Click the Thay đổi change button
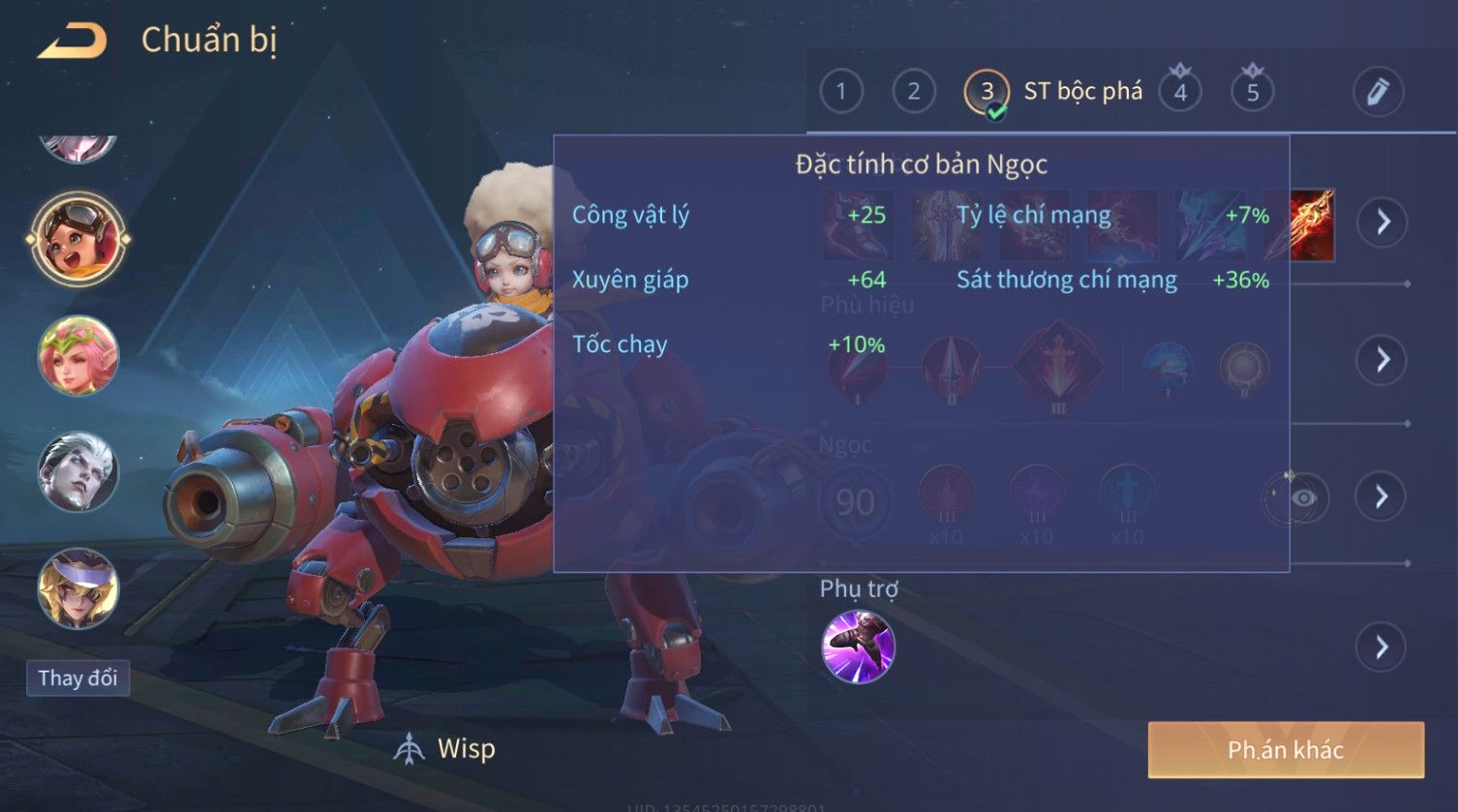The image size is (1458, 812). (x=77, y=677)
